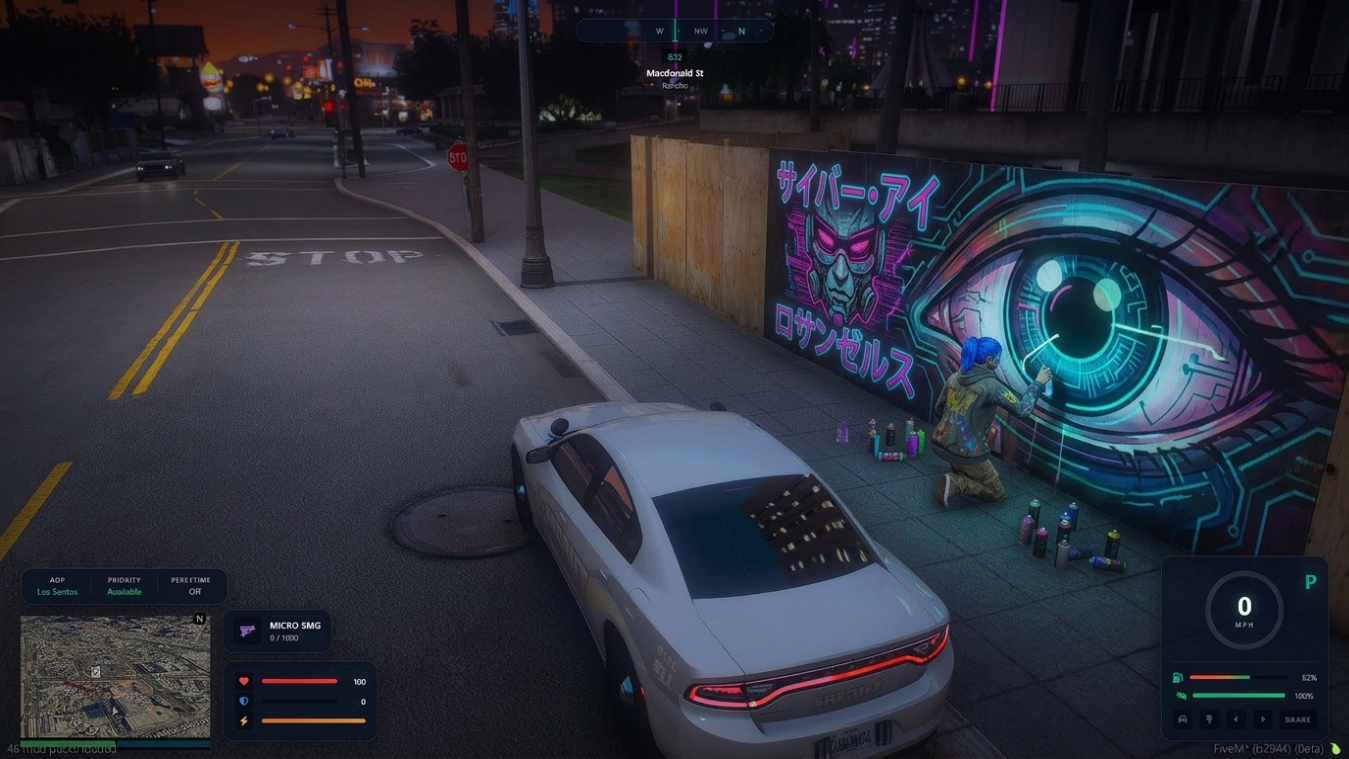This screenshot has height=759, width=1349.
Task: Select the Micro SMG weapon icon
Action: pyautogui.click(x=246, y=630)
